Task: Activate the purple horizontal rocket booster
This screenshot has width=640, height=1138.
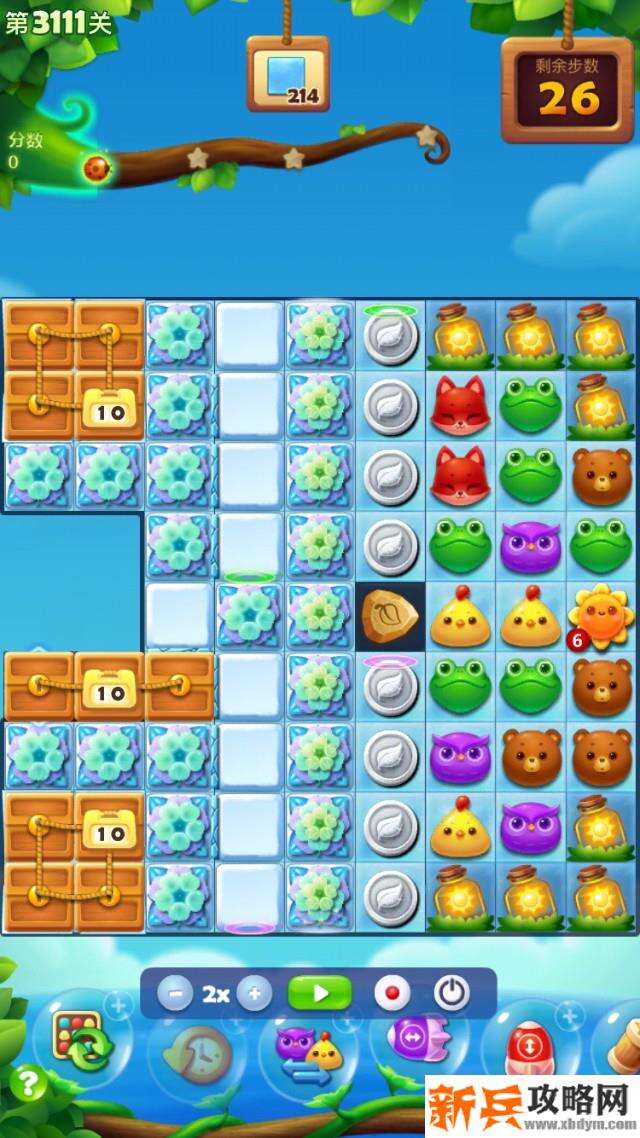Action: coord(416,1040)
